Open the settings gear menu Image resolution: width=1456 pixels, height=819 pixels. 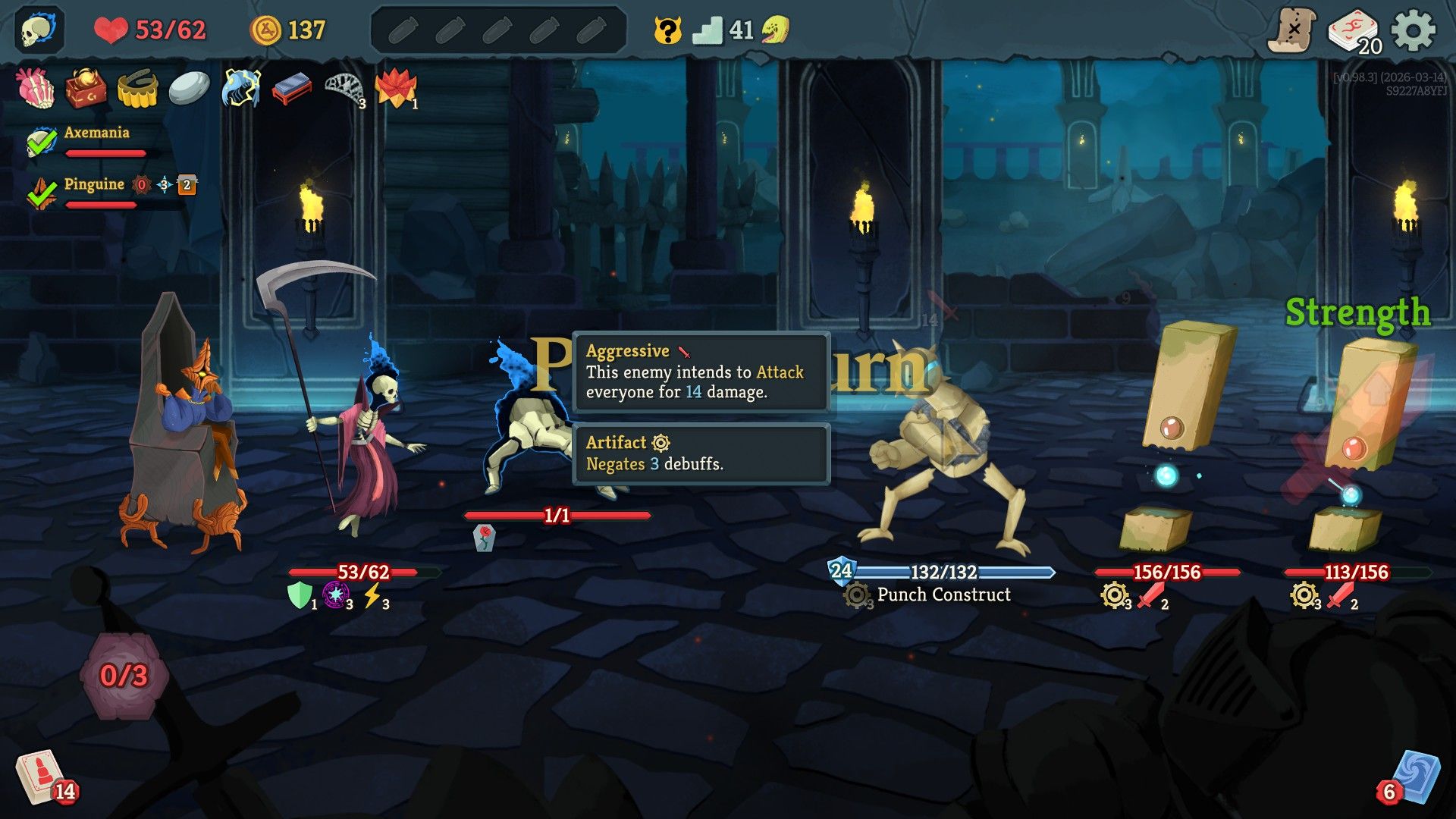(1414, 31)
